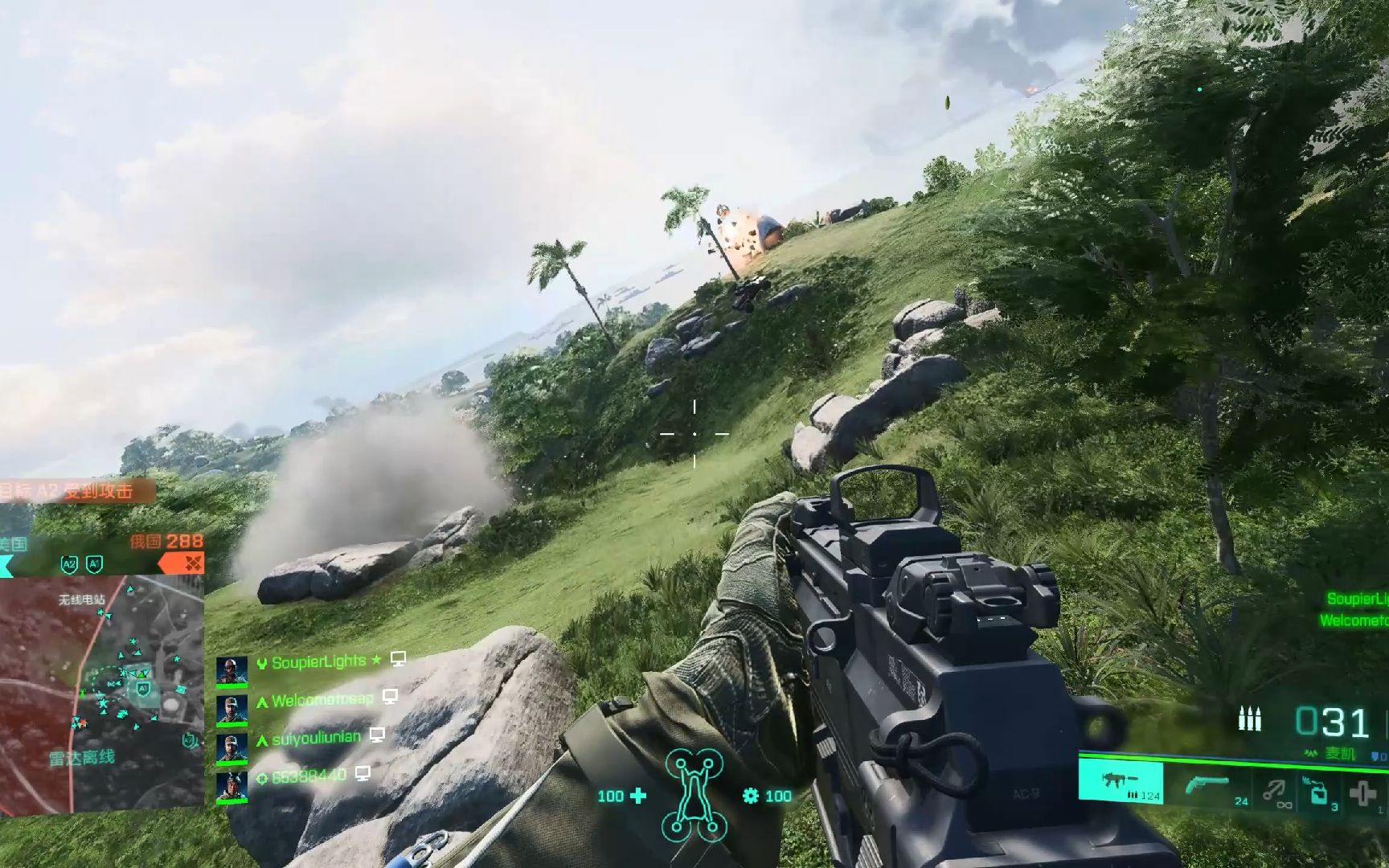The width and height of the screenshot is (1389, 868).
Task: Click squad member SoupierLights
Action: pos(318,662)
